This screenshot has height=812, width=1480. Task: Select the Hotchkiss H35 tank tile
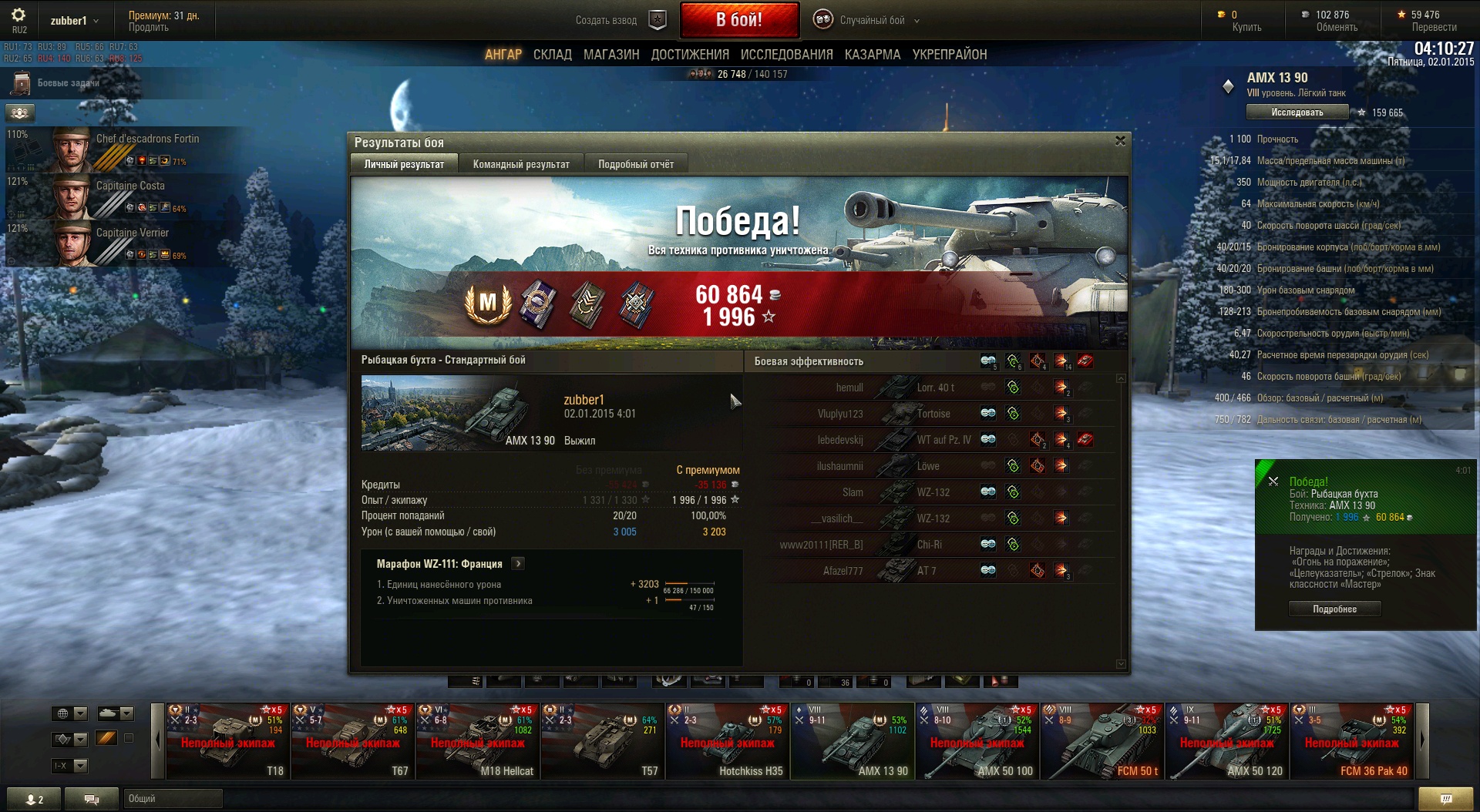tap(728, 741)
